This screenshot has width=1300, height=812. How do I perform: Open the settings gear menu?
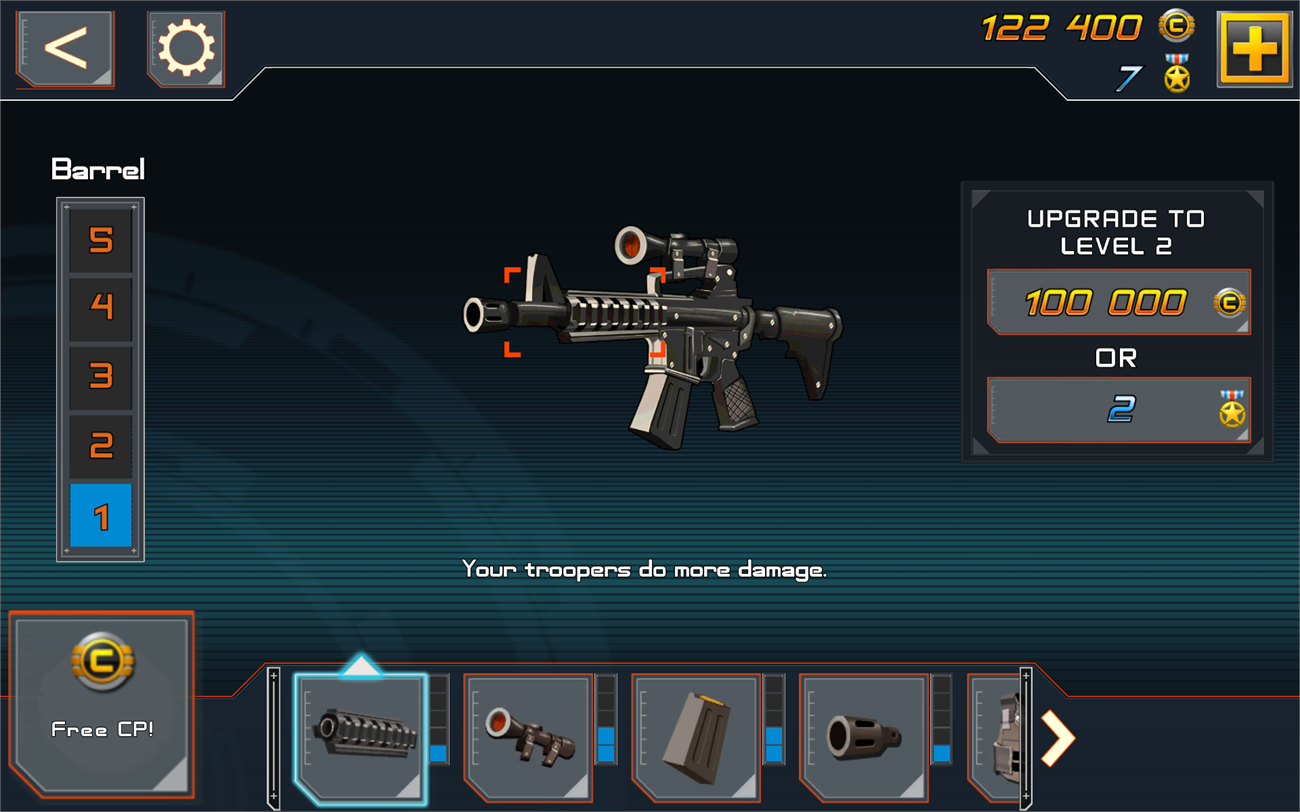coord(186,47)
